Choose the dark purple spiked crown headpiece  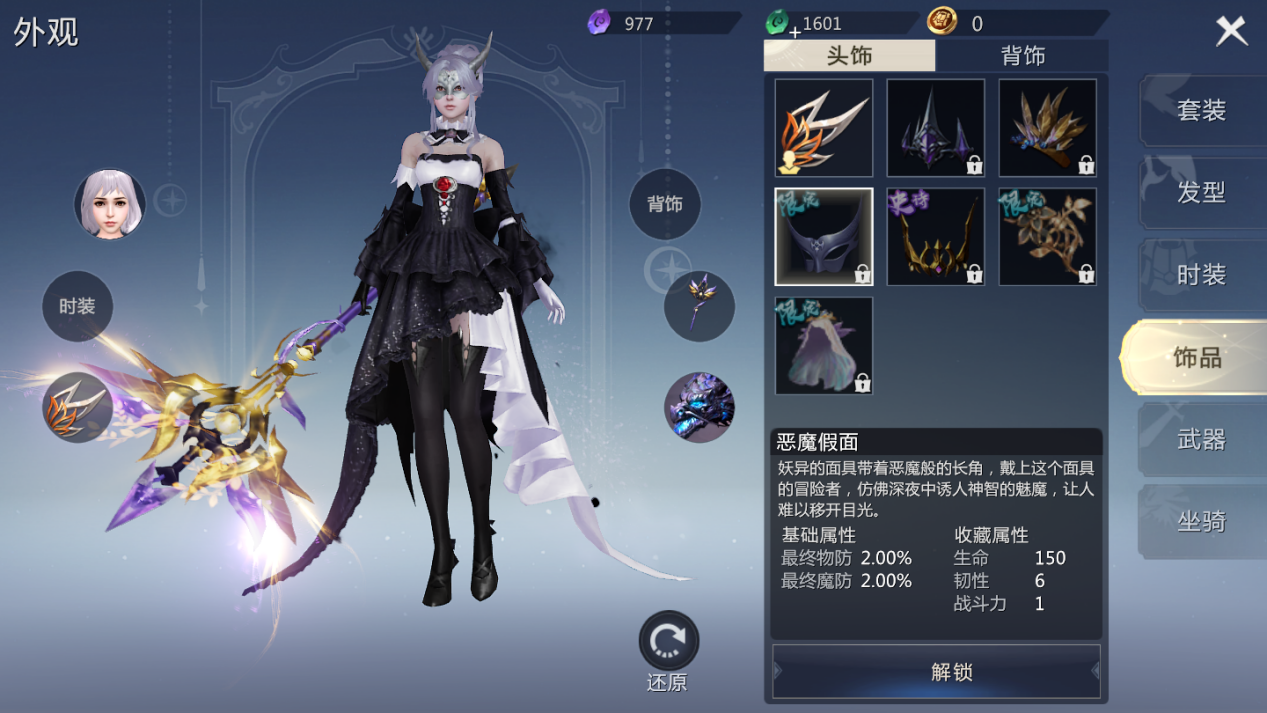coord(936,128)
